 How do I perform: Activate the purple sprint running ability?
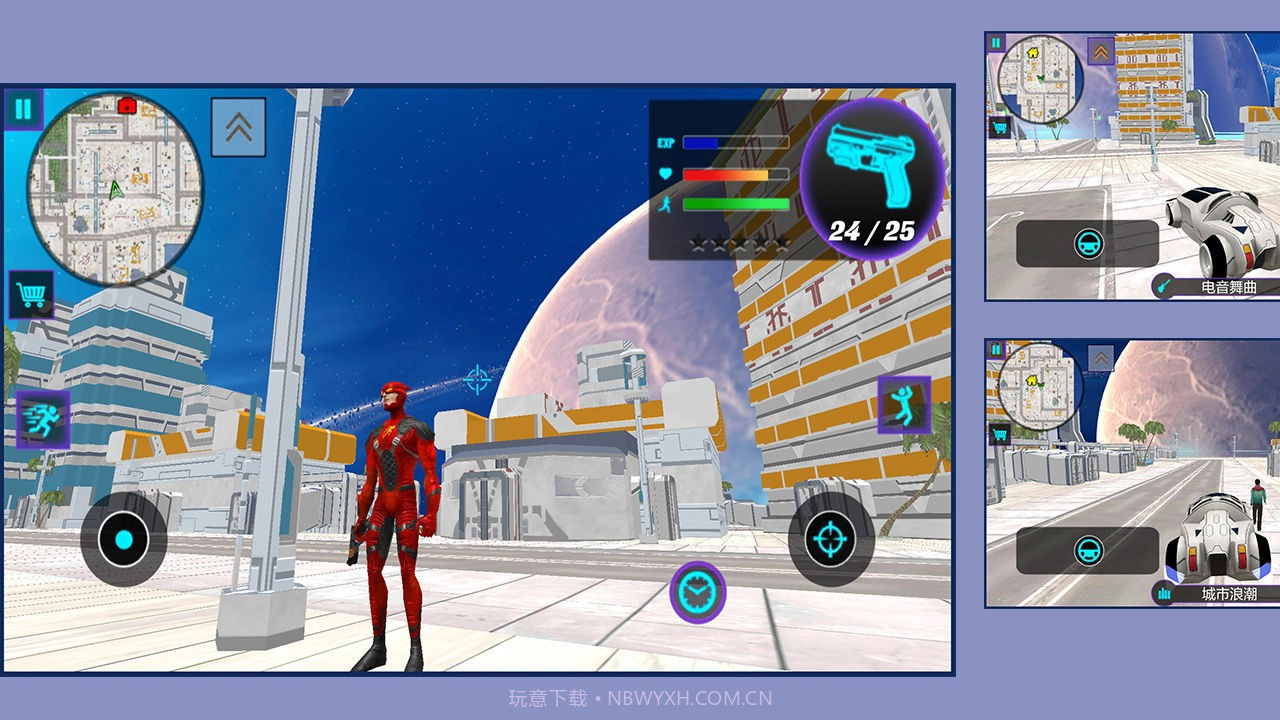[x=43, y=419]
